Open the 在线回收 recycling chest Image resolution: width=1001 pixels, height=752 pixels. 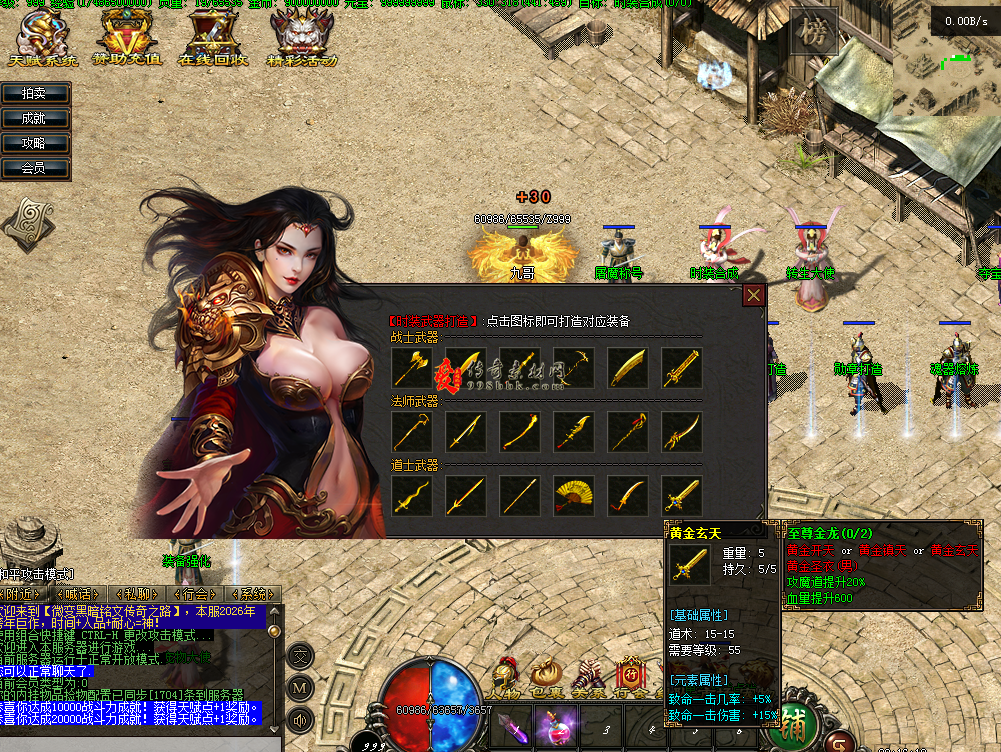pyautogui.click(x=213, y=40)
